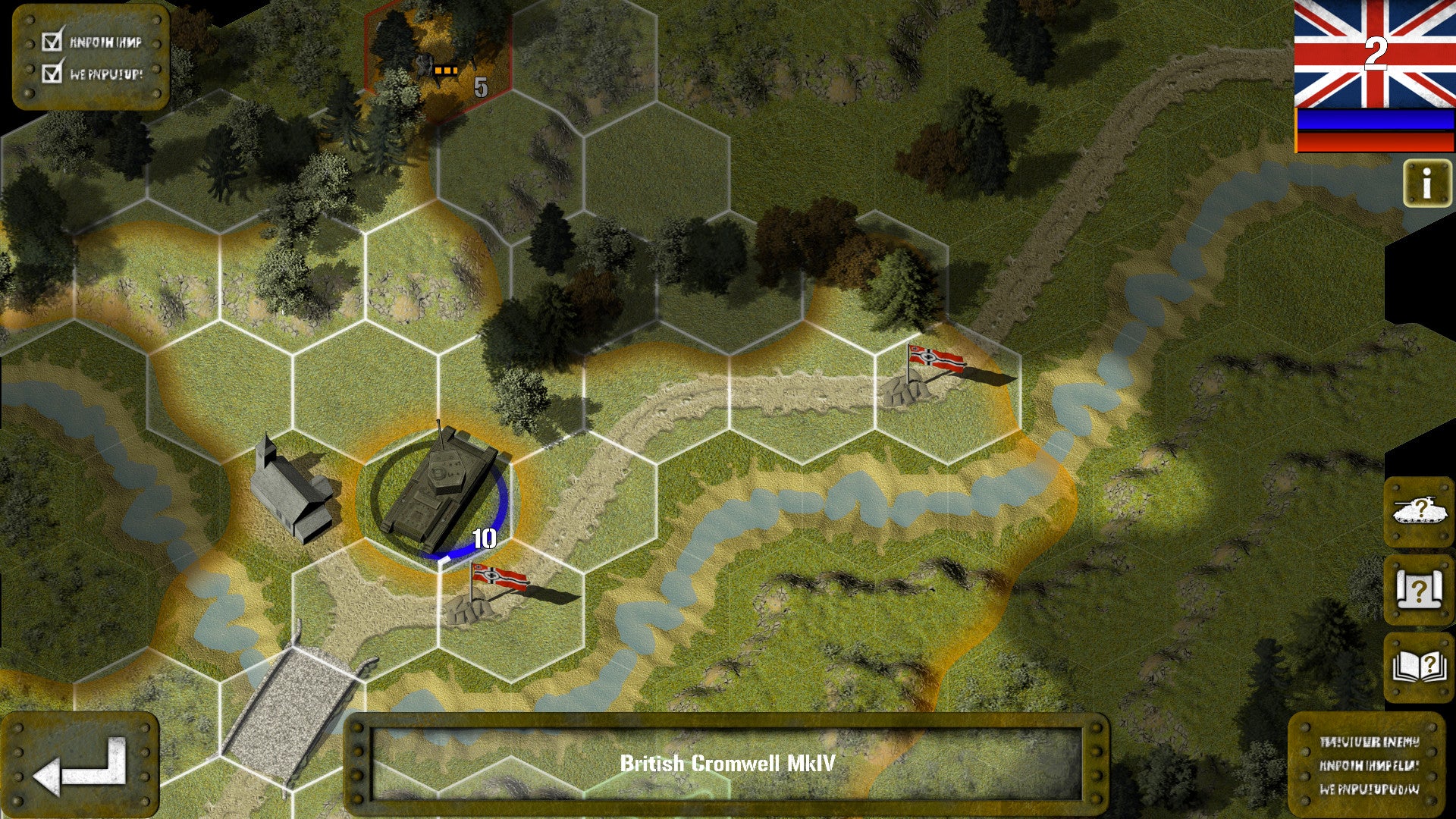
Task: Open the info 'i' button
Action: 1426,184
